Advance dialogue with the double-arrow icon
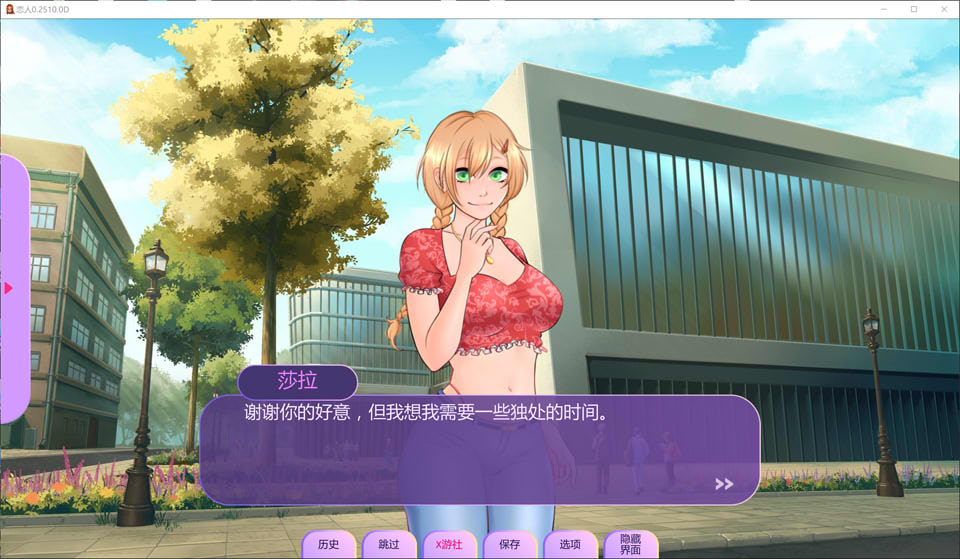This screenshot has width=960, height=559. 724,484
